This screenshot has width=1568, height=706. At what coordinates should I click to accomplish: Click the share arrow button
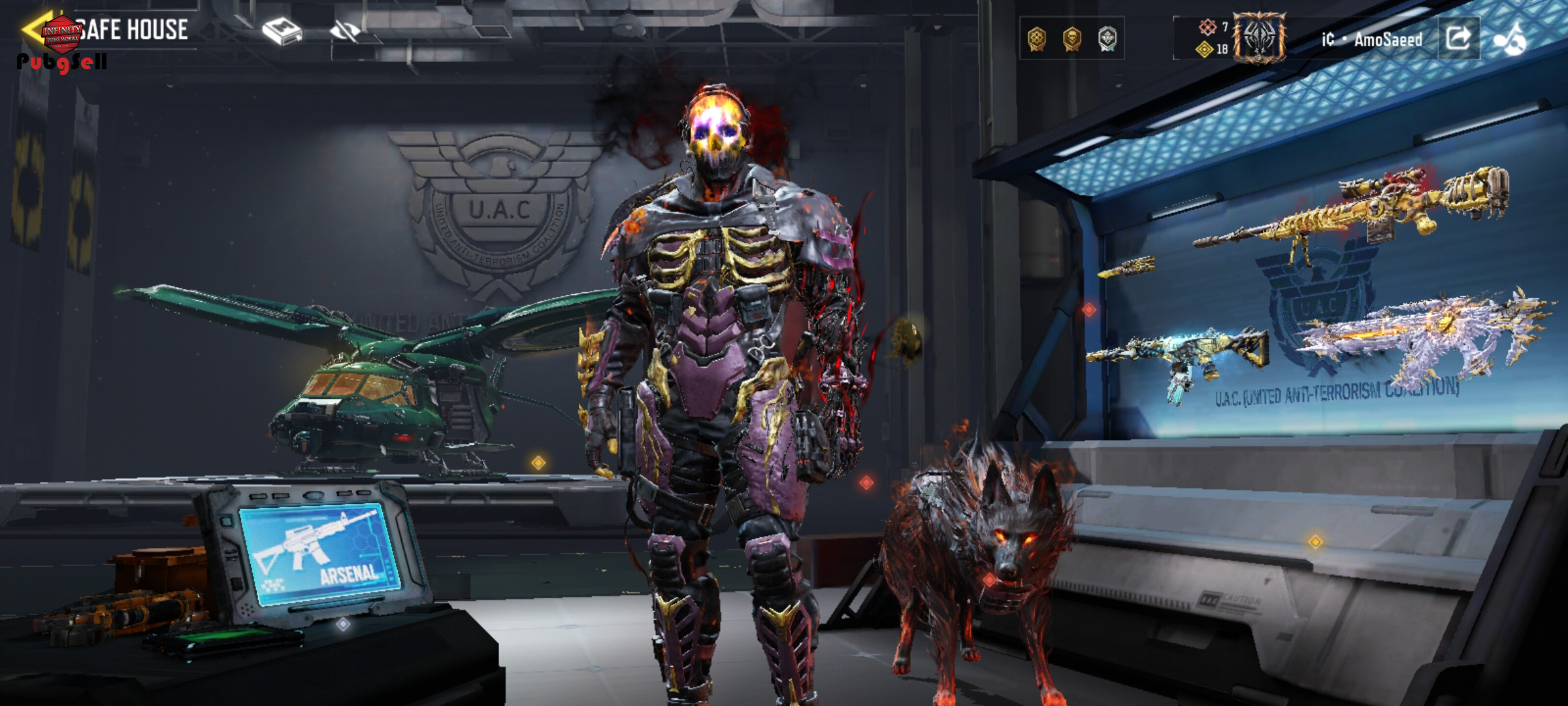pyautogui.click(x=1458, y=38)
